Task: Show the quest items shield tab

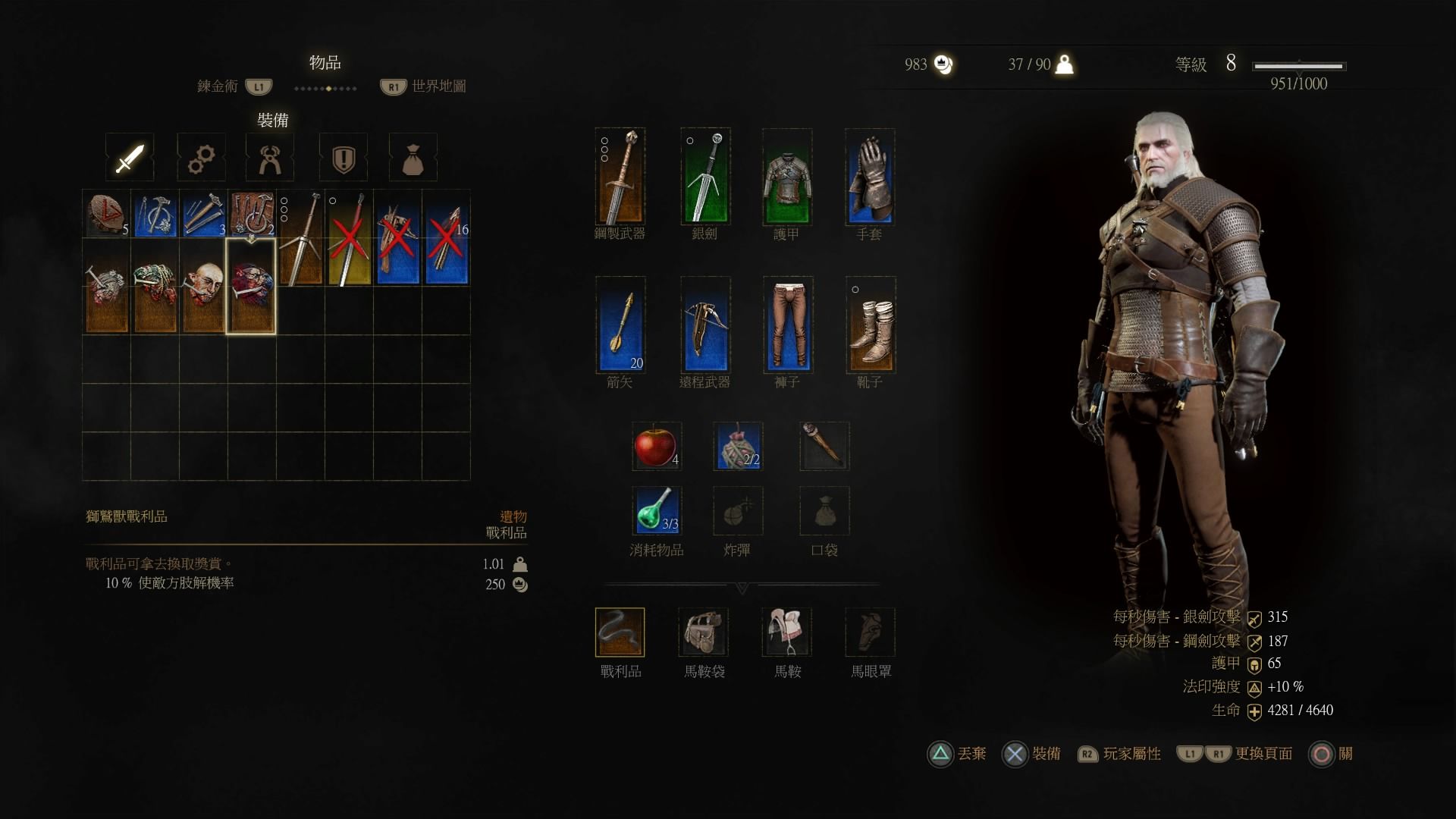Action: [344, 158]
